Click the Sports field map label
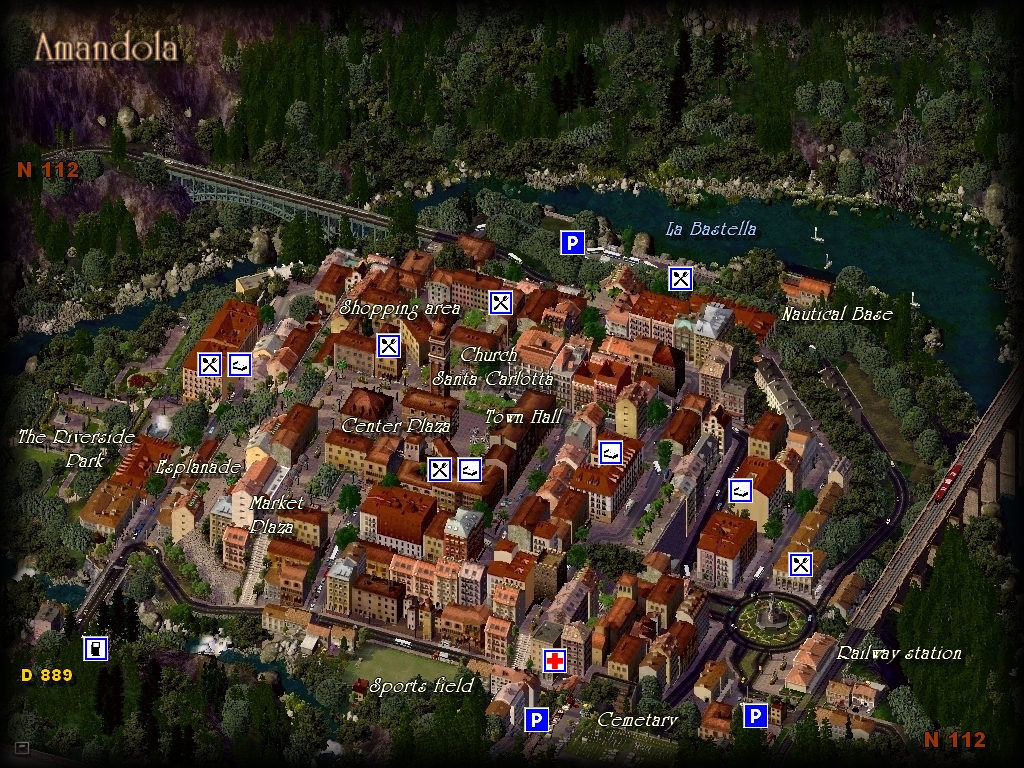 [421, 686]
